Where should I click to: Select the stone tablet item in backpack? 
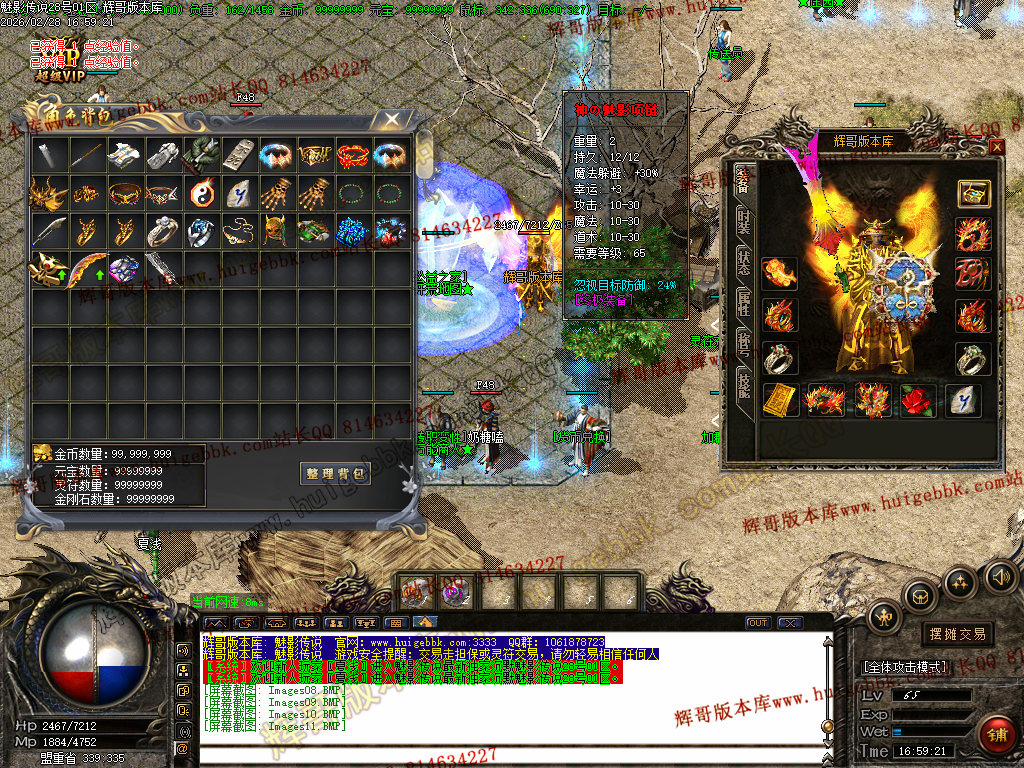(x=239, y=154)
